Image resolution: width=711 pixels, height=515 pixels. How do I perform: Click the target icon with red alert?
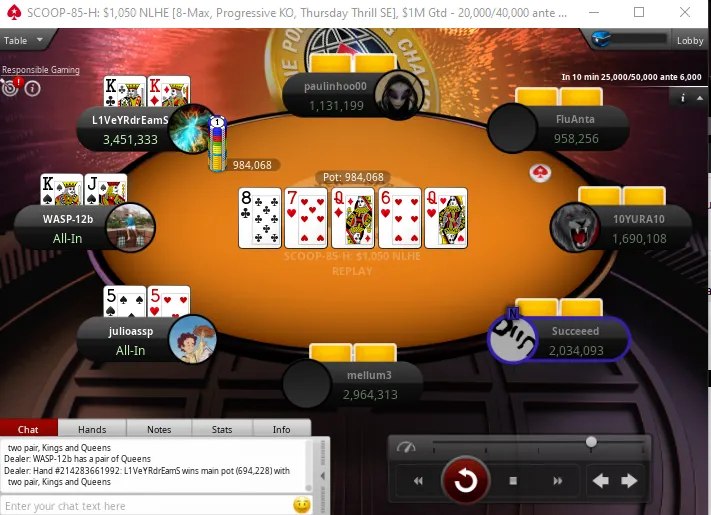pos(11,87)
